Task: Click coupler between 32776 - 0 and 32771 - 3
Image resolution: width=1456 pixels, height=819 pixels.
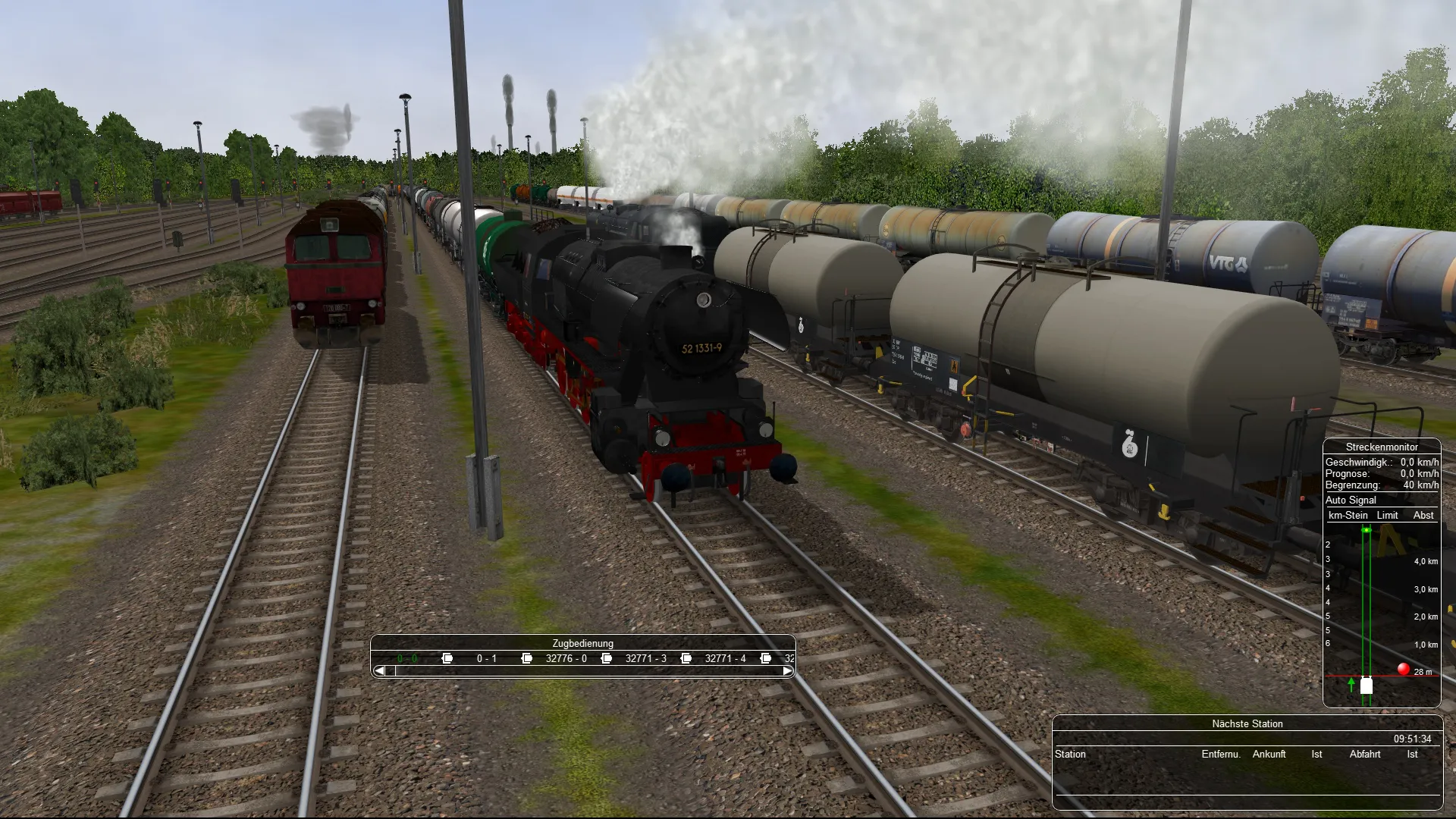Action: coord(607,658)
